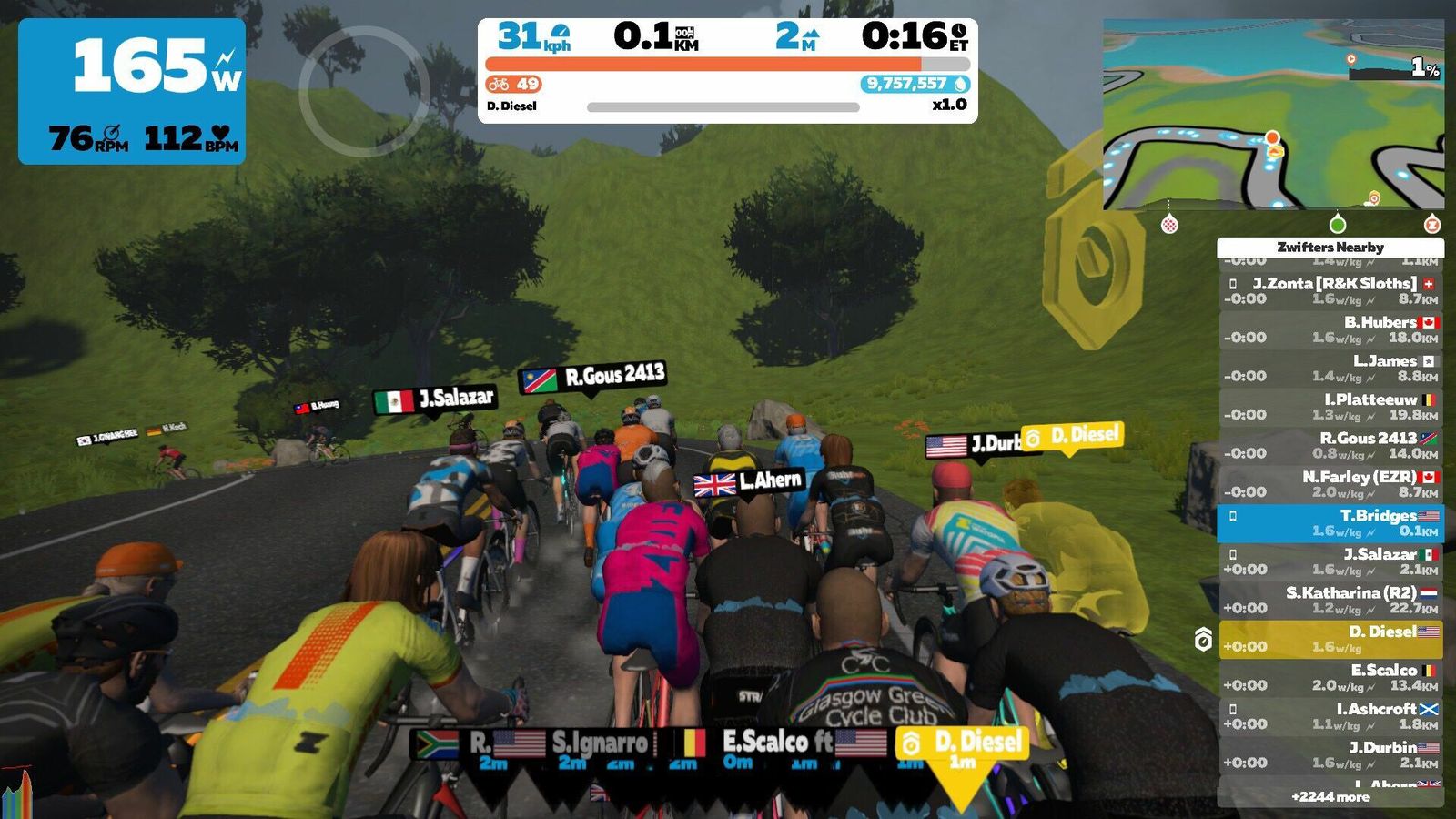Select I.Platteeuw rider row
The width and height of the screenshot is (1456, 819).
pyautogui.click(x=1330, y=407)
